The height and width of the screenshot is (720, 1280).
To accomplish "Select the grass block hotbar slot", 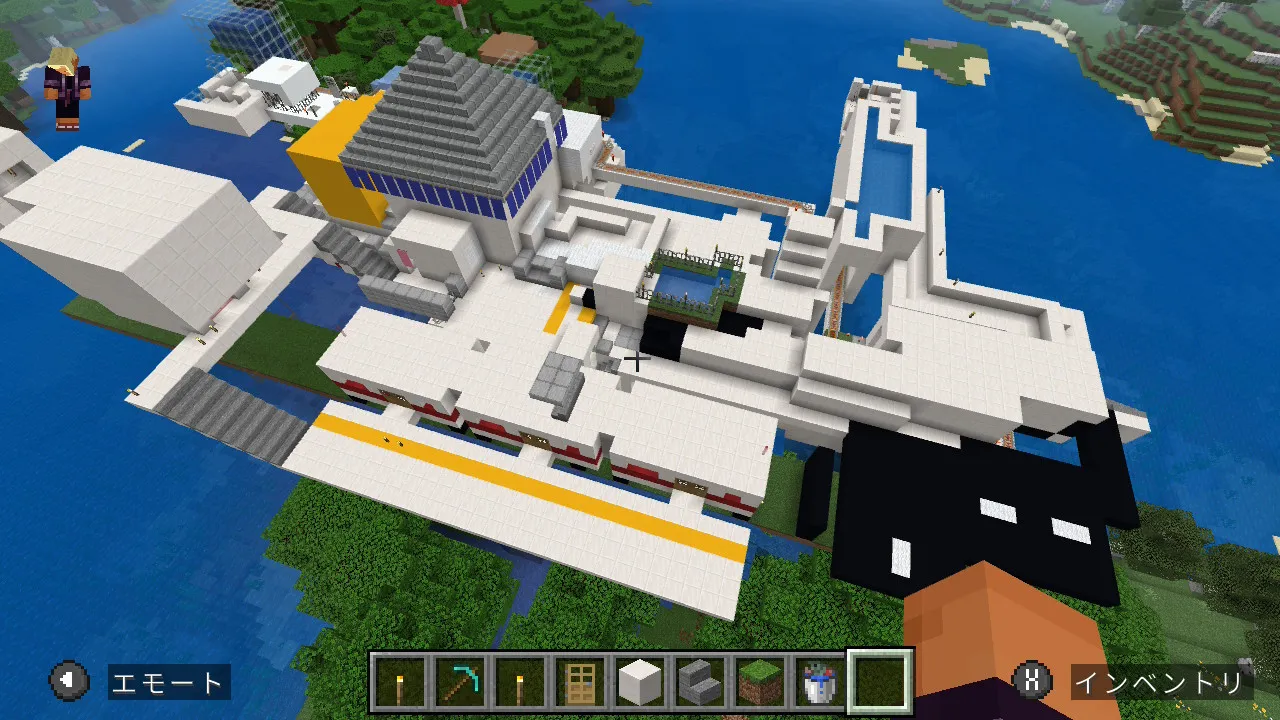I will pyautogui.click(x=760, y=682).
